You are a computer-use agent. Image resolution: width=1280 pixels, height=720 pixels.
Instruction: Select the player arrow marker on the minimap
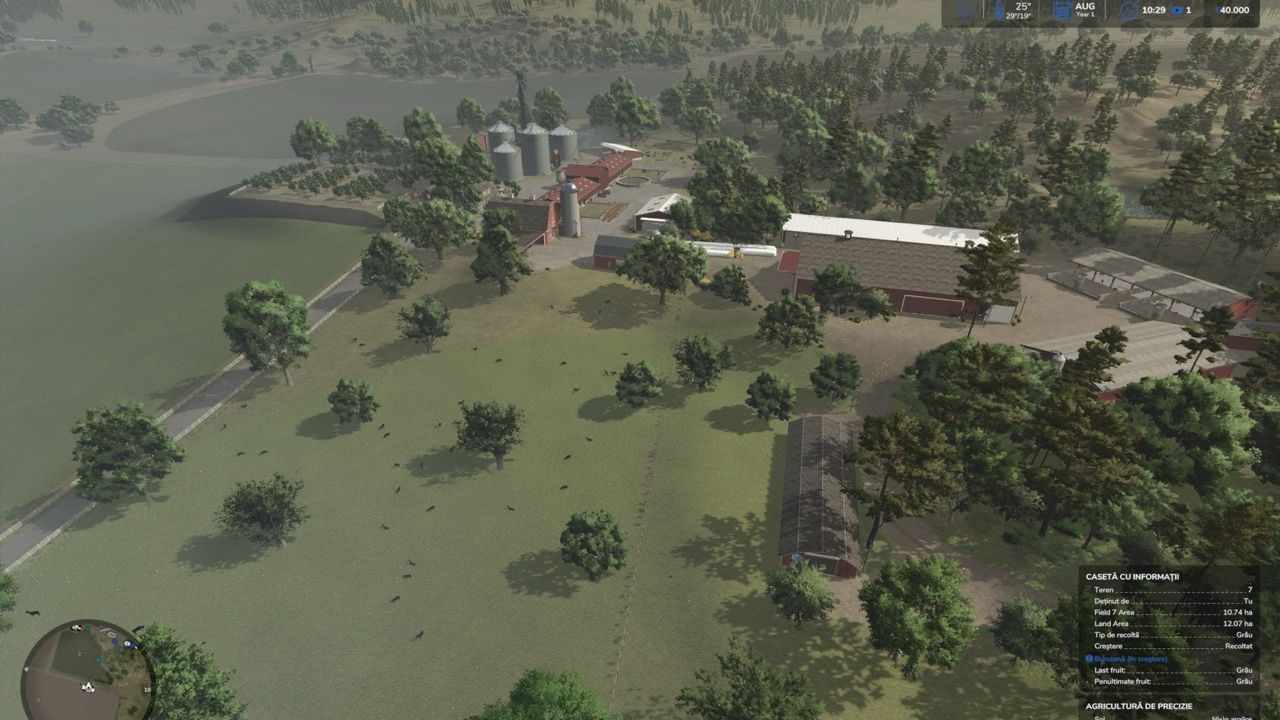click(88, 687)
